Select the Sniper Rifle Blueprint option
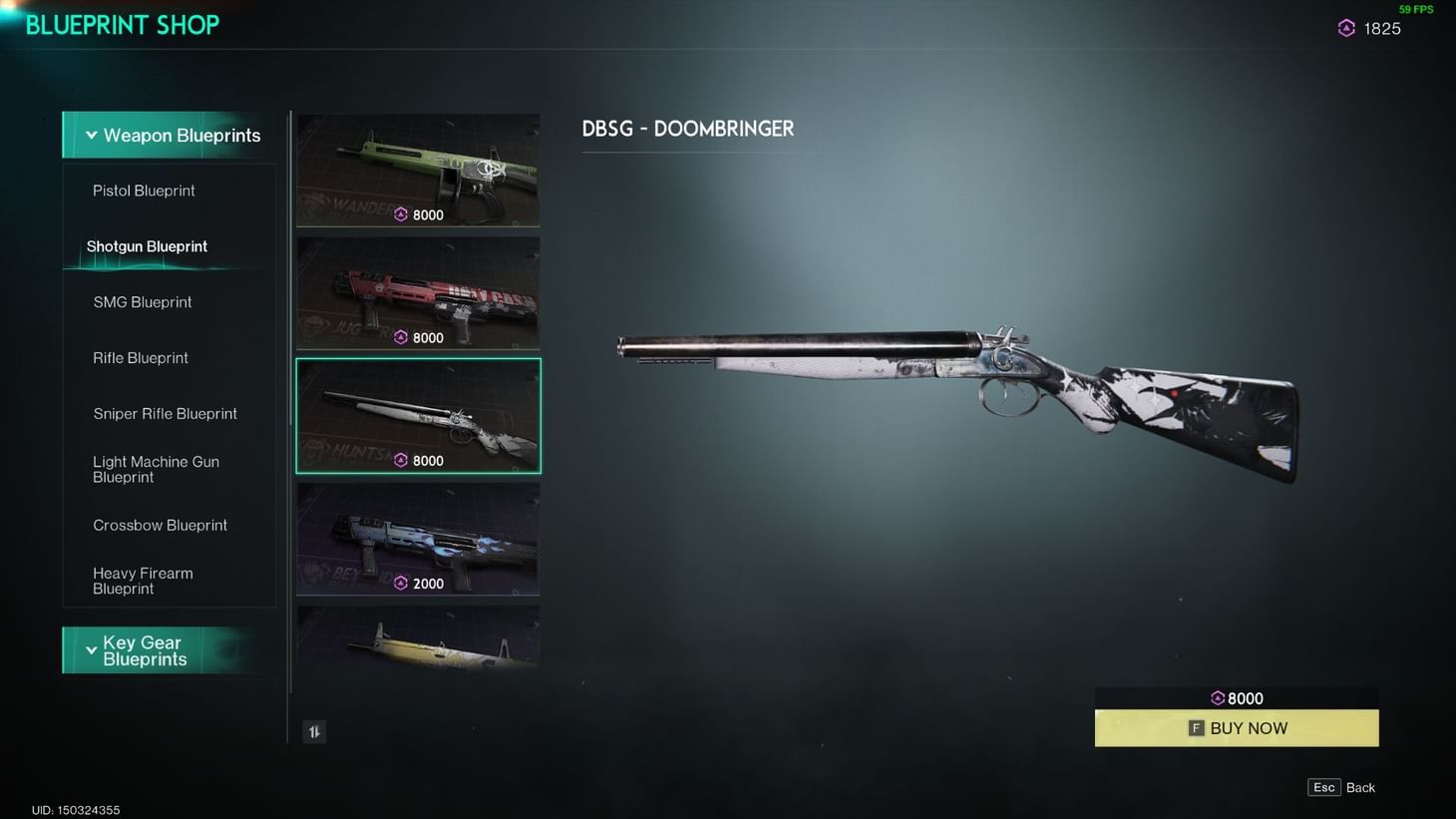Viewport: 1456px width, 819px height. [165, 413]
